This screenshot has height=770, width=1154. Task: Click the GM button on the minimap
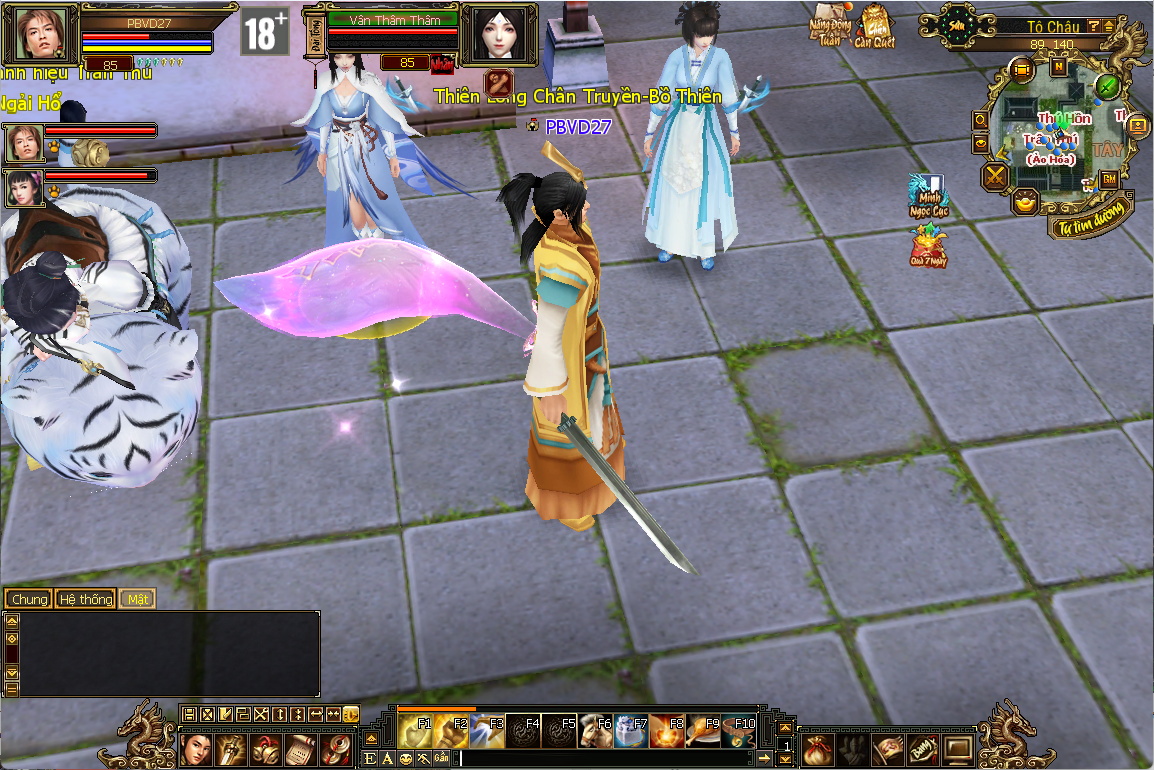(1109, 179)
